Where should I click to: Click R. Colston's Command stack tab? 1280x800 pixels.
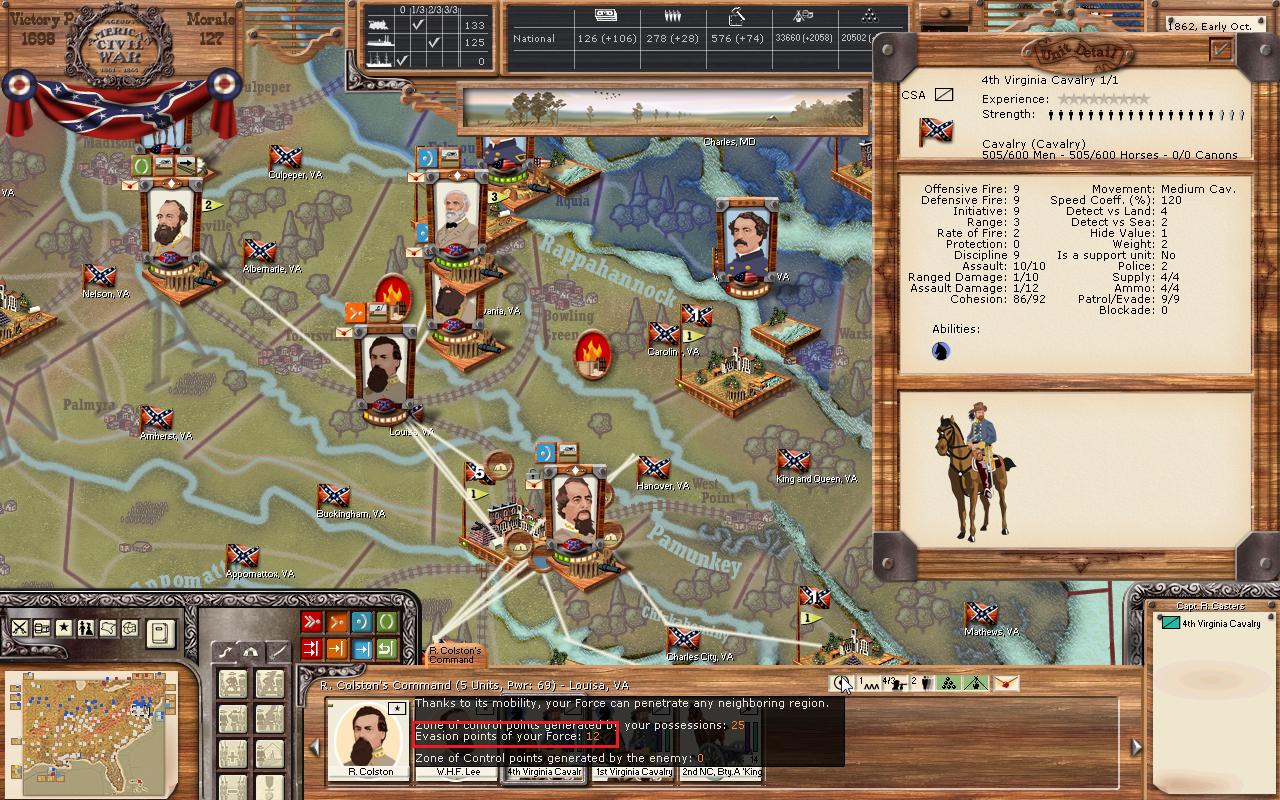point(455,655)
